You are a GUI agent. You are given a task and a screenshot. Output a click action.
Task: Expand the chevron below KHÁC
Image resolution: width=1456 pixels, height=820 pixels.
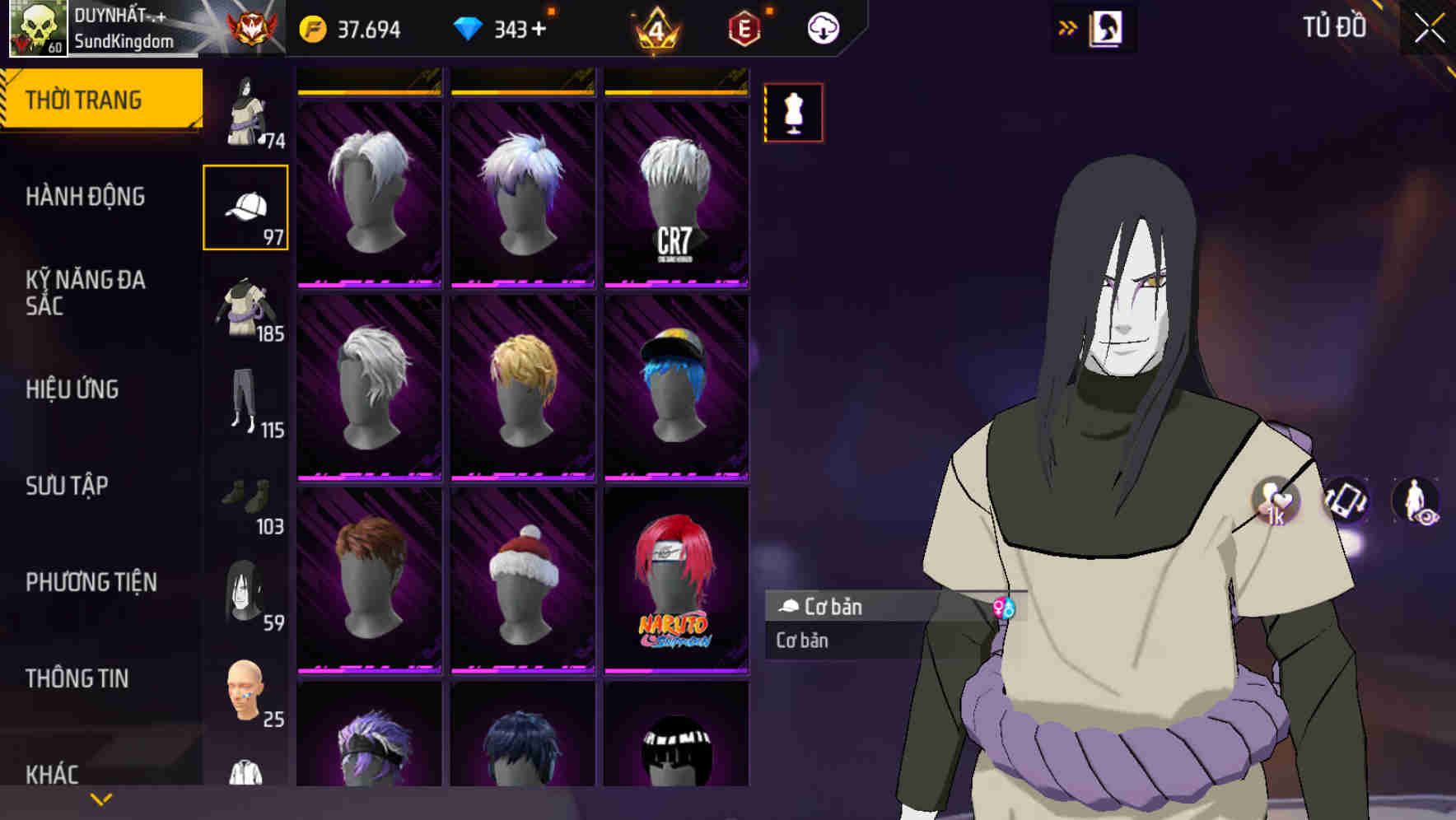100,798
